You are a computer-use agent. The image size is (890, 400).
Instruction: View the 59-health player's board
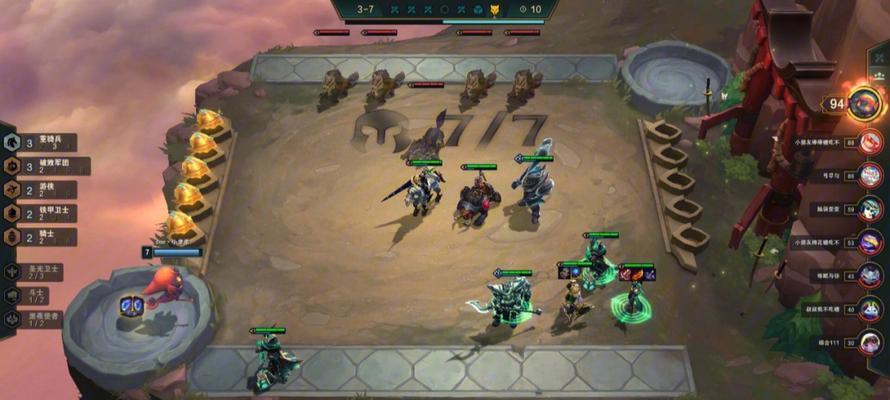871,209
